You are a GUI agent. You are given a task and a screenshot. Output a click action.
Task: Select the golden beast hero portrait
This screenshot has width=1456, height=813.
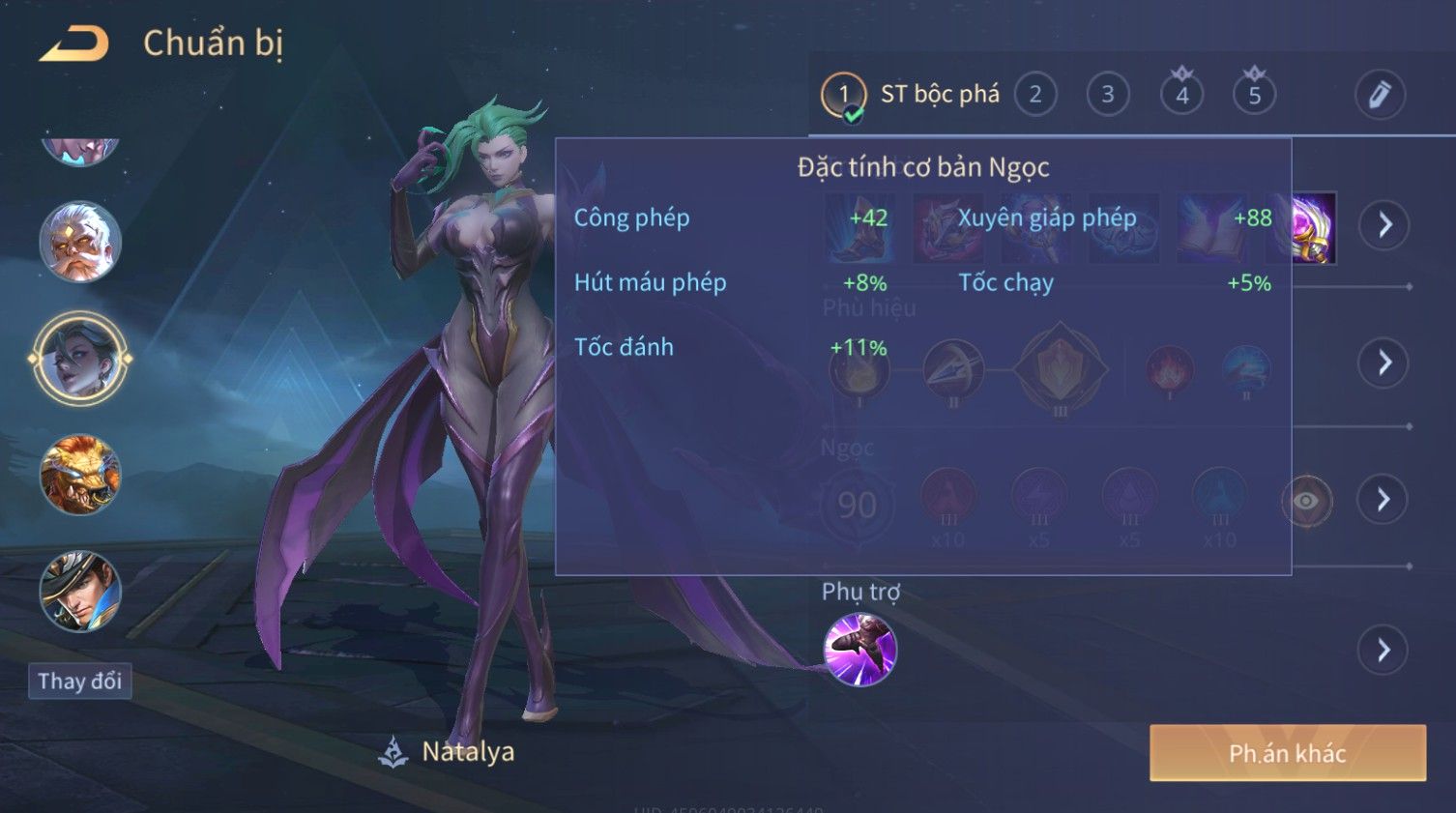tap(80, 475)
